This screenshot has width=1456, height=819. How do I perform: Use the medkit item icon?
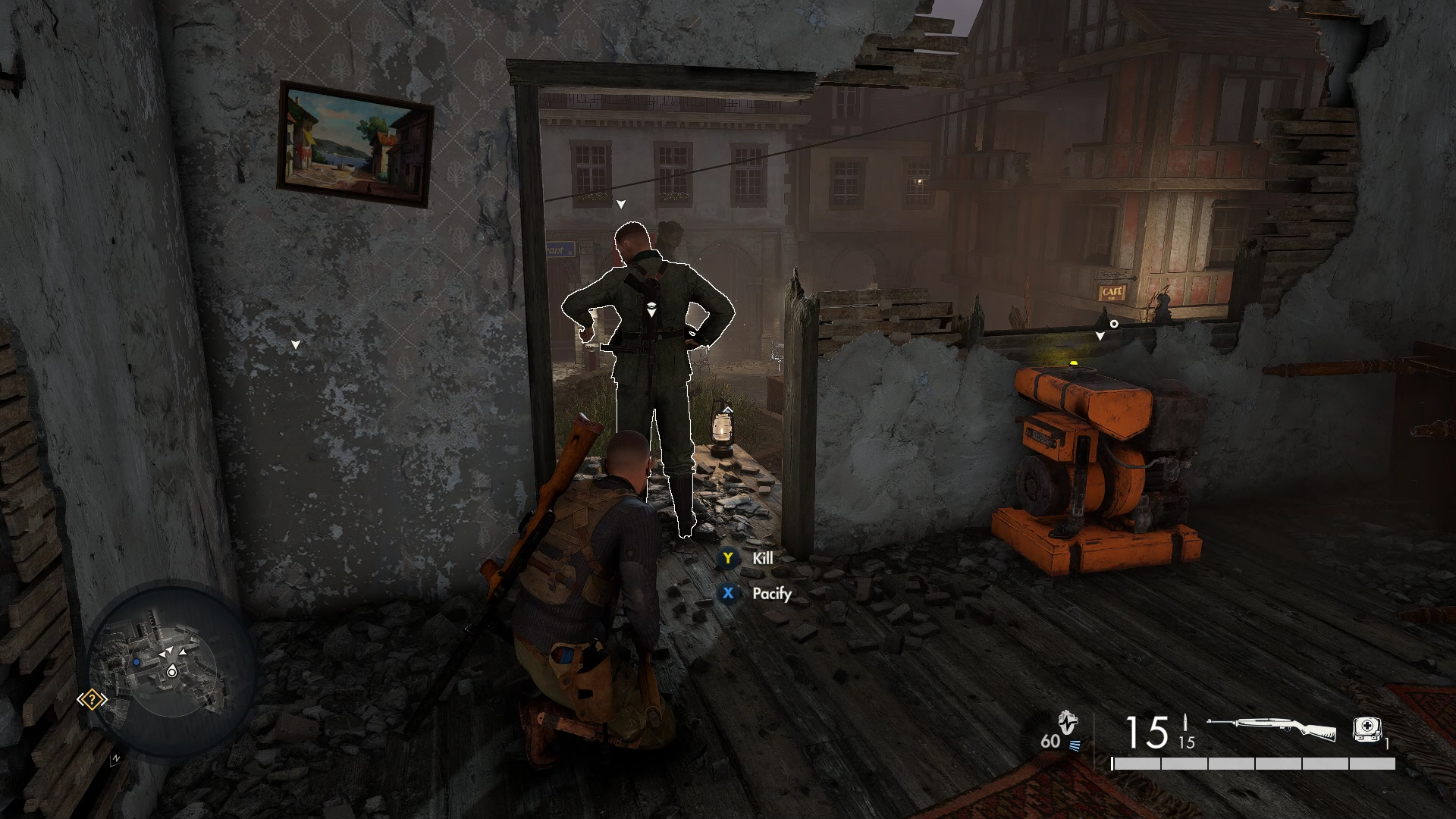[1367, 728]
